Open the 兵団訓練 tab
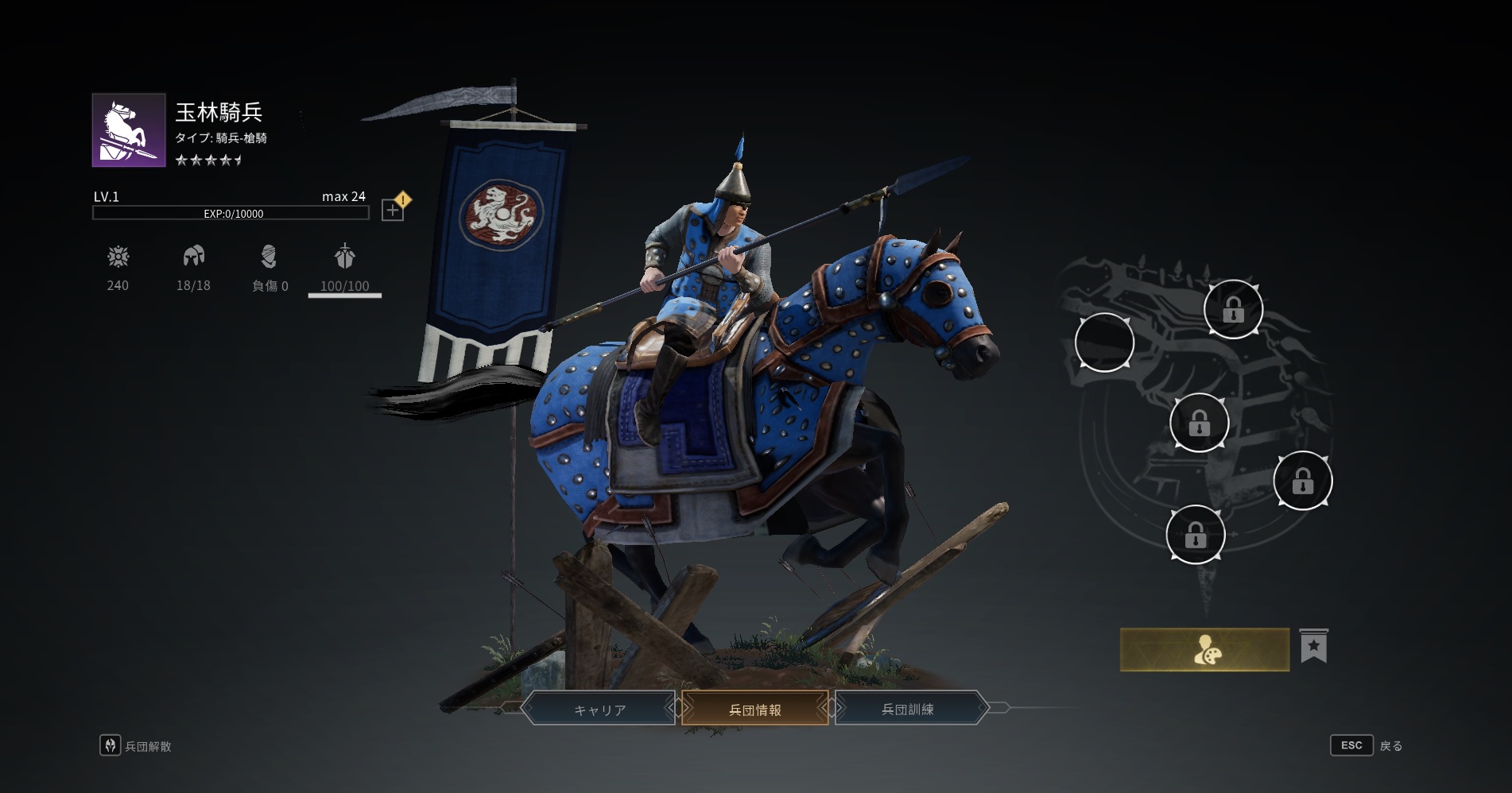1512x793 pixels. (x=908, y=709)
